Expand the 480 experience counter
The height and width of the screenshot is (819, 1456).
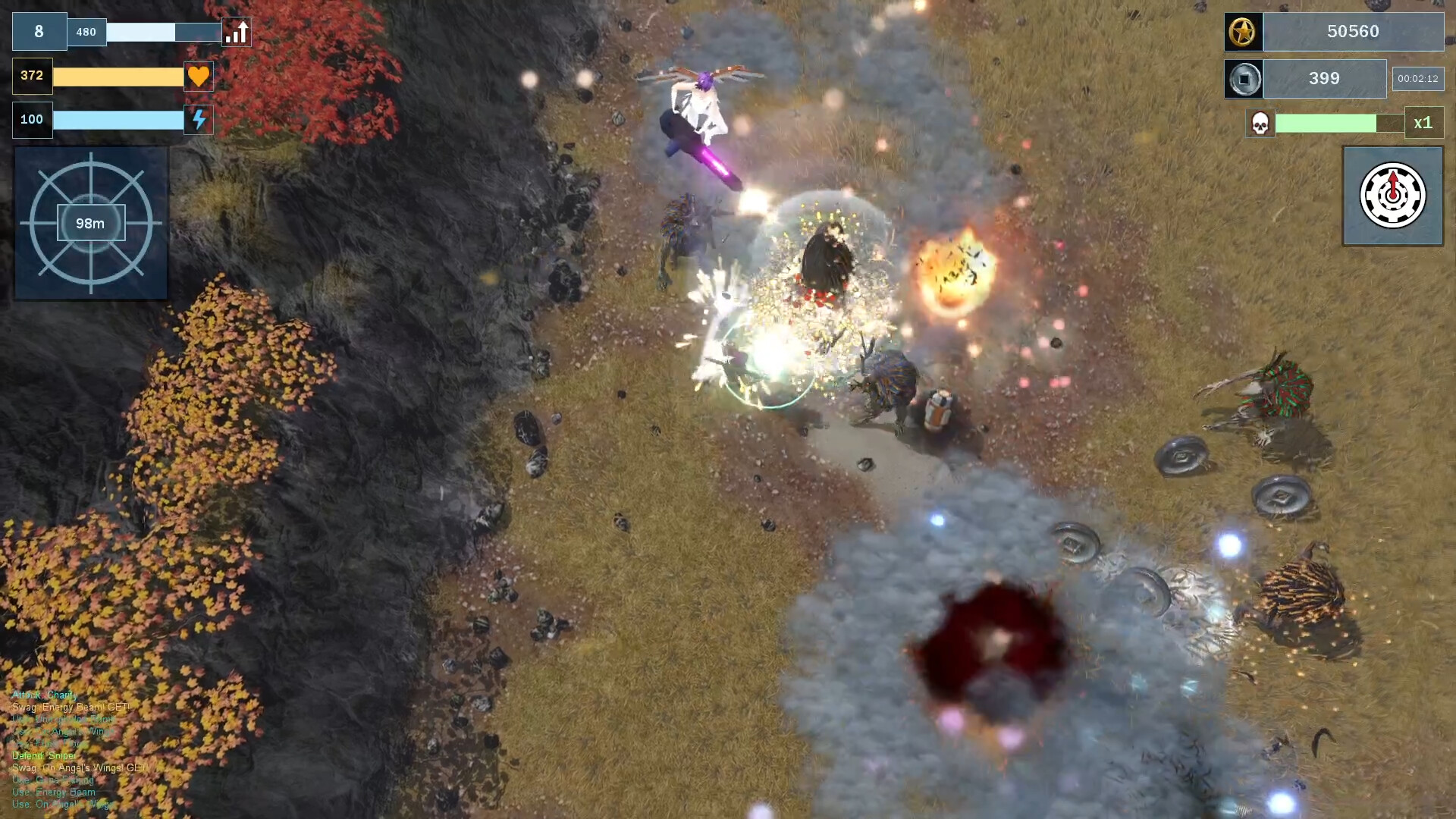tap(86, 32)
